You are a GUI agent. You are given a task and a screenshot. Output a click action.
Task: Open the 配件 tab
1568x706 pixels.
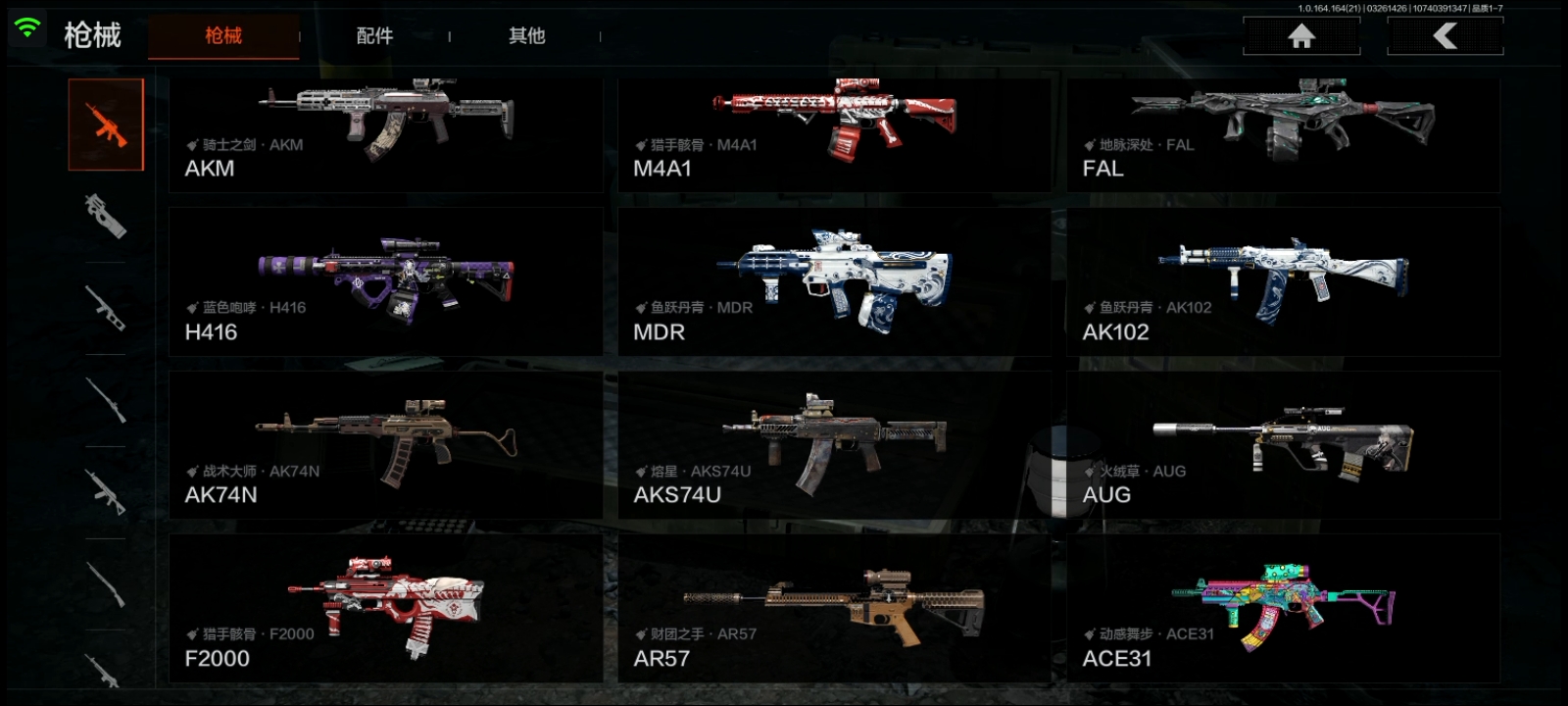[374, 36]
